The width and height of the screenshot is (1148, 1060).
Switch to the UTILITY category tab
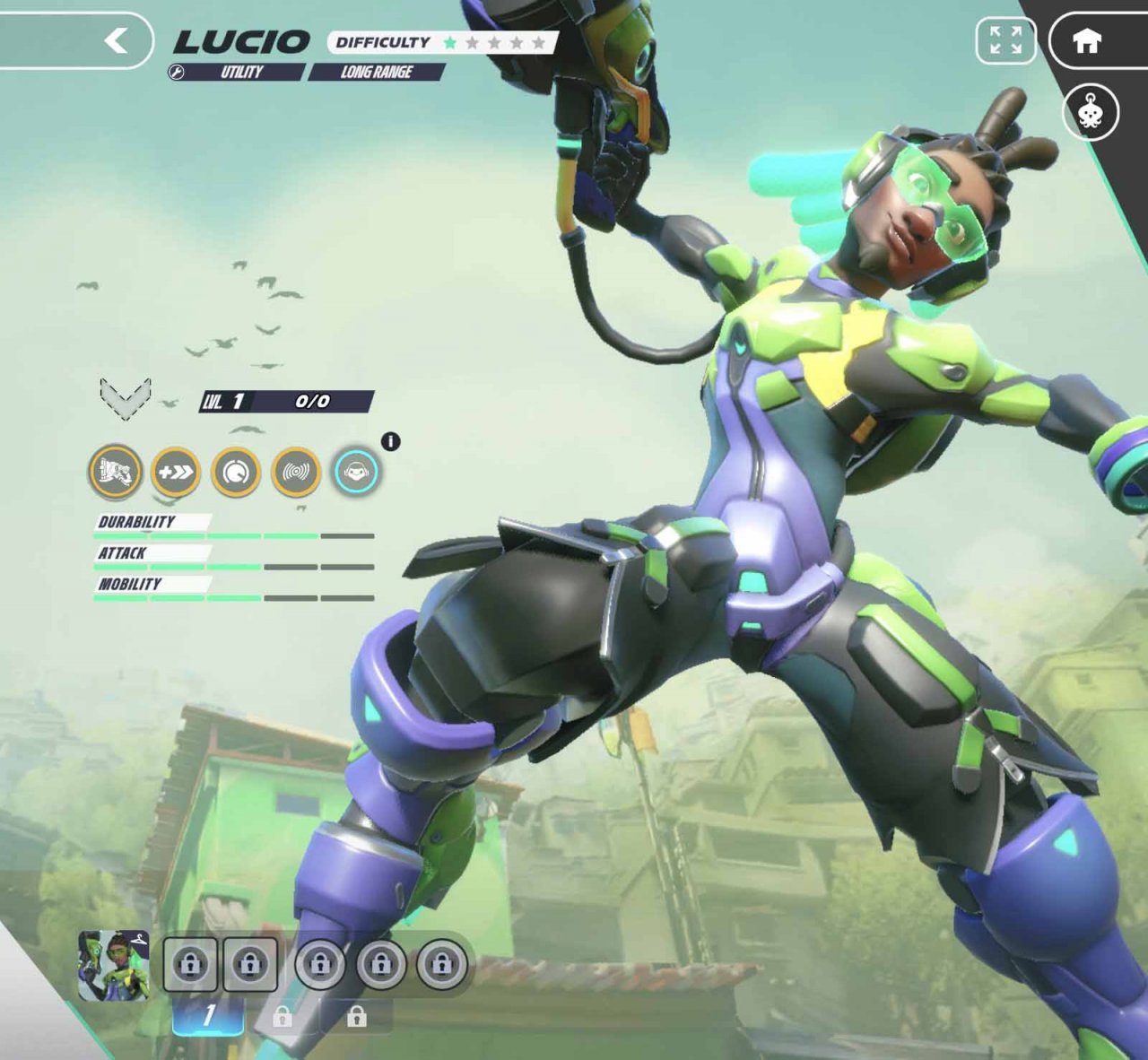click(242, 73)
